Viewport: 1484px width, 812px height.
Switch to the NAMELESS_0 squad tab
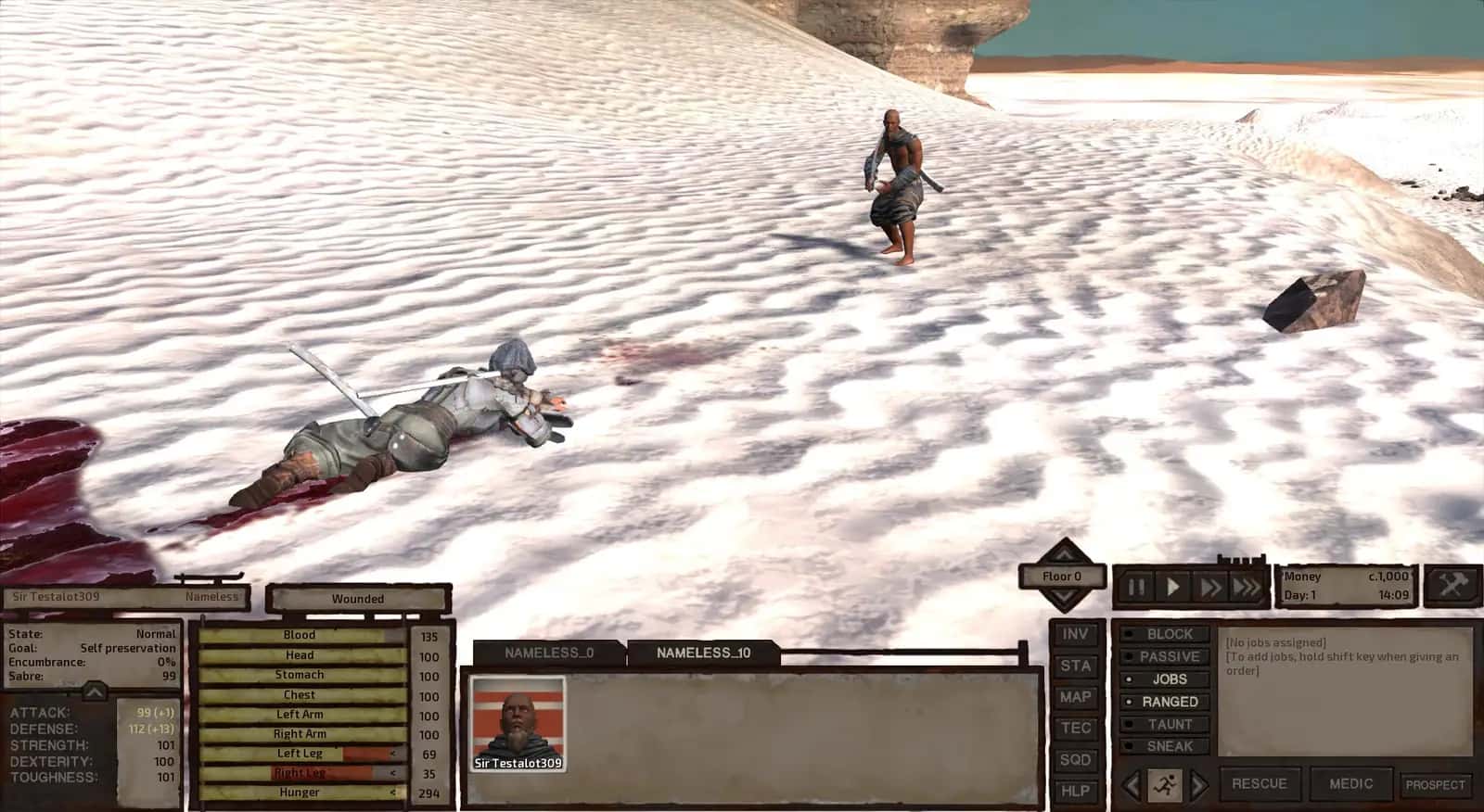click(549, 652)
